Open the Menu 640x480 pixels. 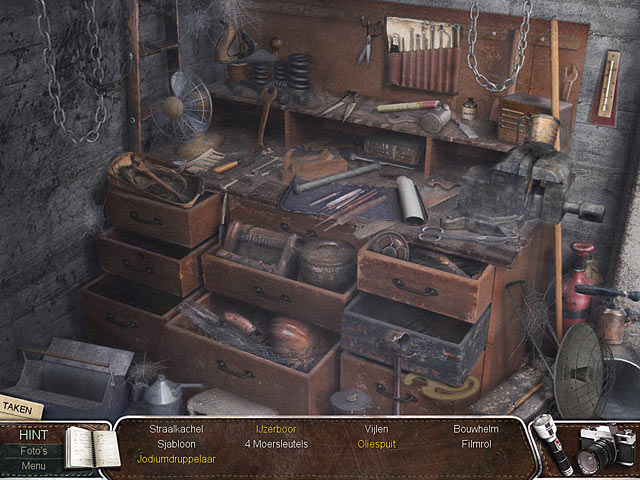coord(33,465)
